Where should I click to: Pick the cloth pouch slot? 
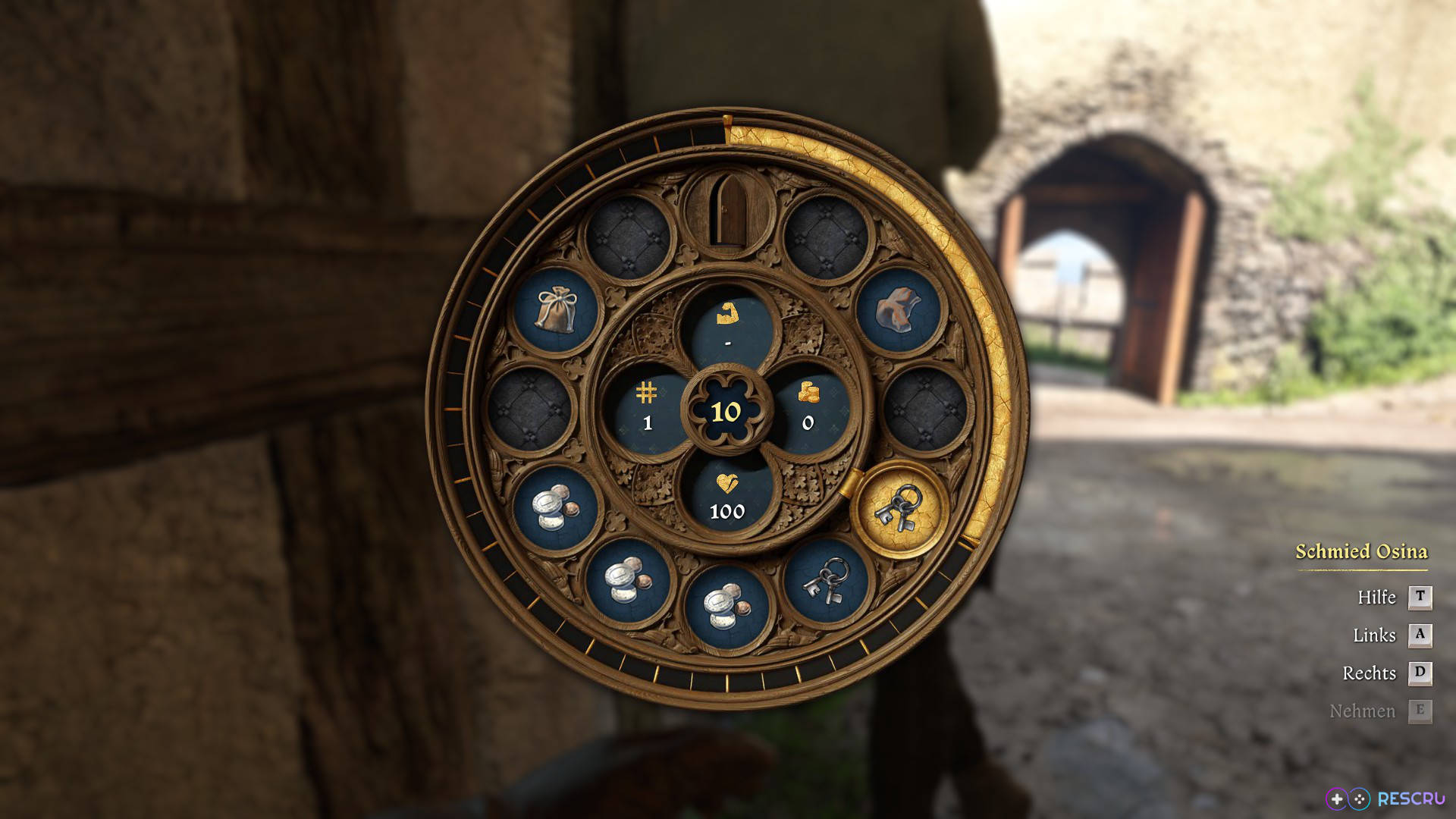(556, 310)
